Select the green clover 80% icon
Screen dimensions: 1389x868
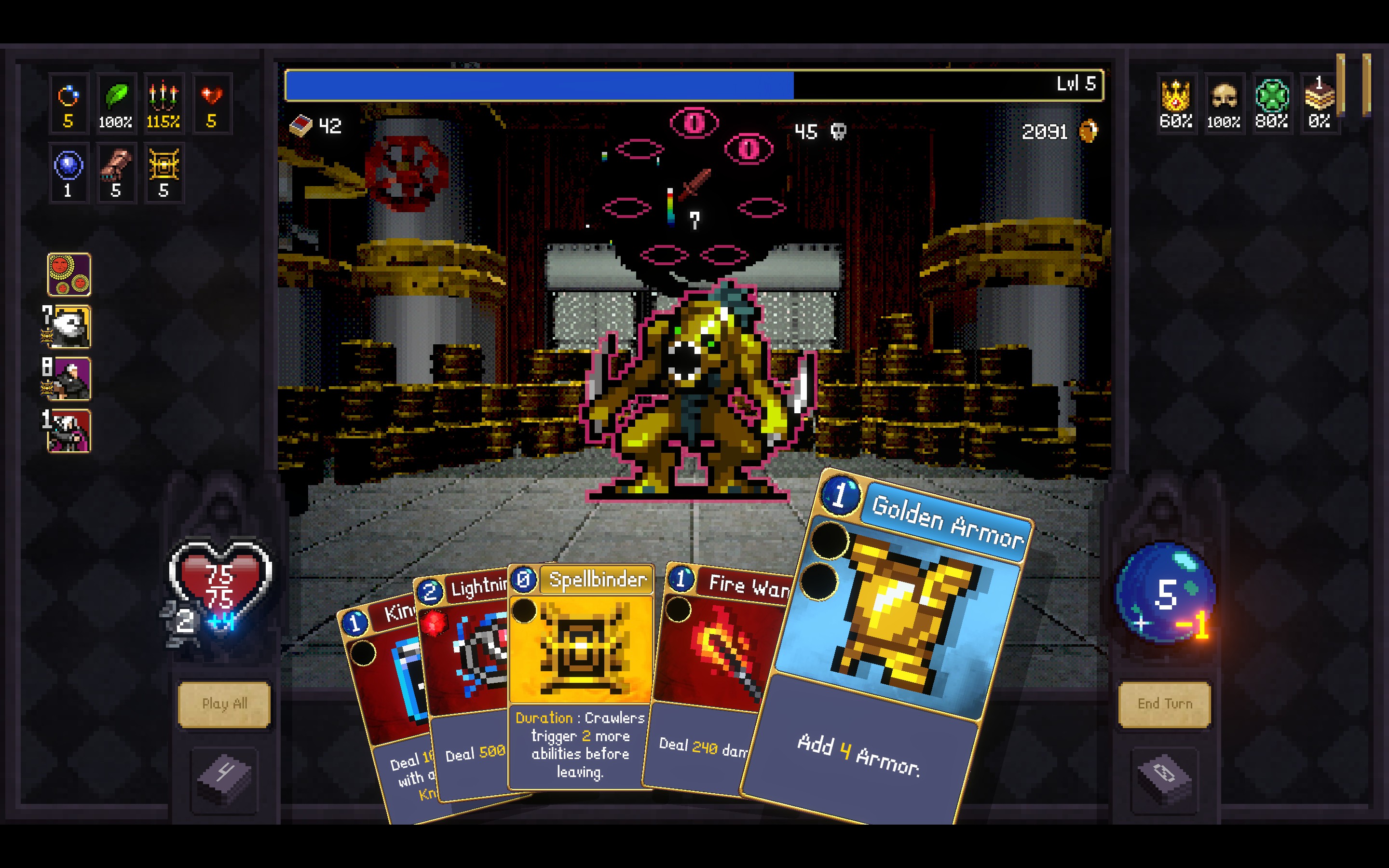point(1272,103)
